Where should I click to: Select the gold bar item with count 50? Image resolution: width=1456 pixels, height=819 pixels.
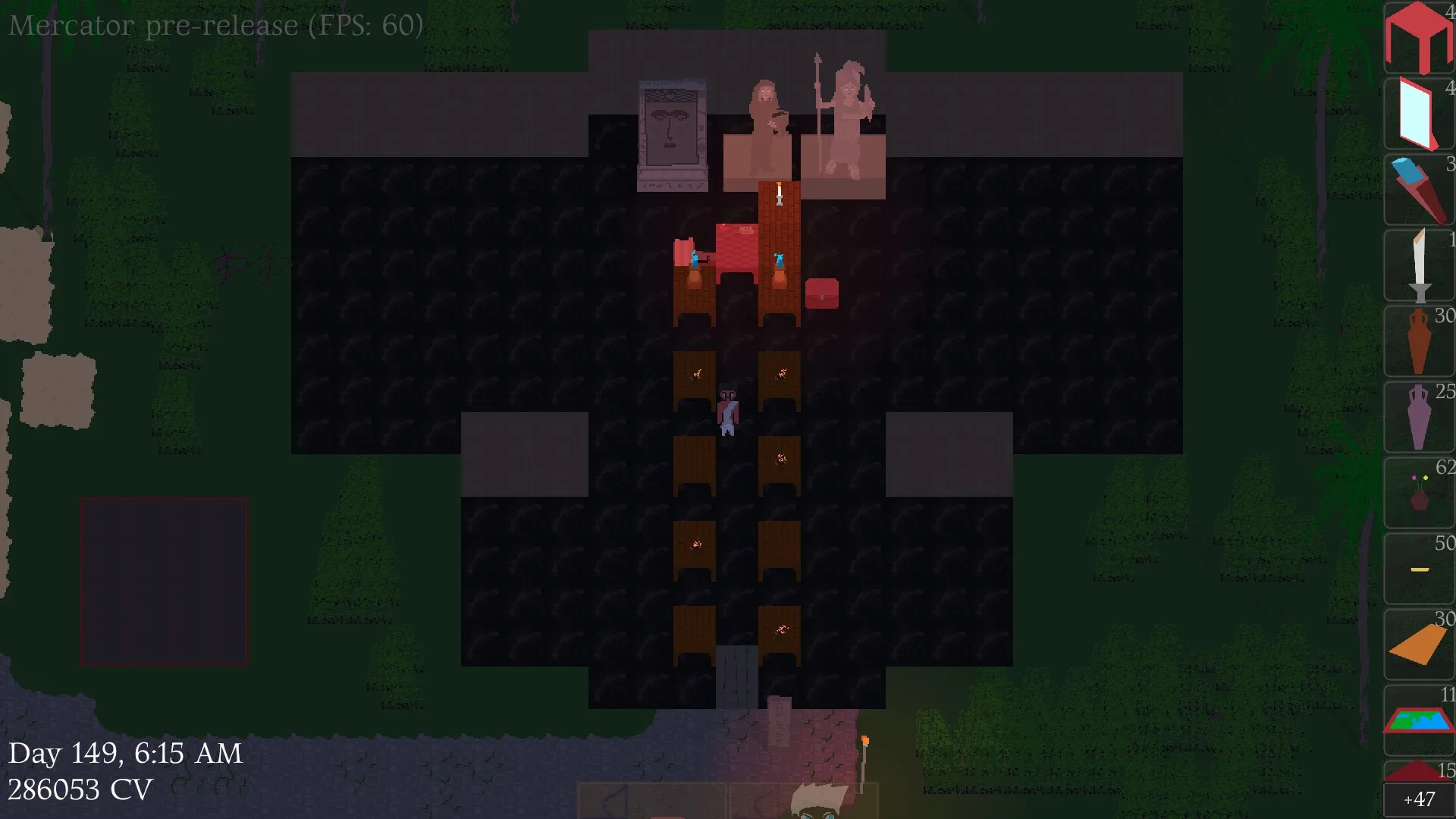[x=1418, y=569]
